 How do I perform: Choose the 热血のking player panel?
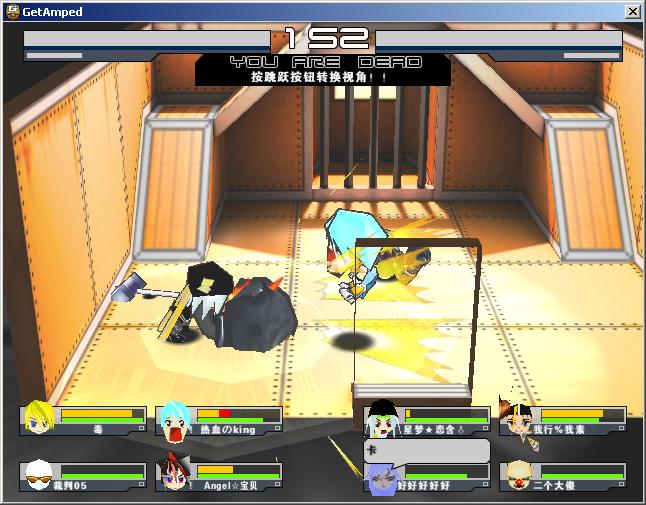click(219, 421)
